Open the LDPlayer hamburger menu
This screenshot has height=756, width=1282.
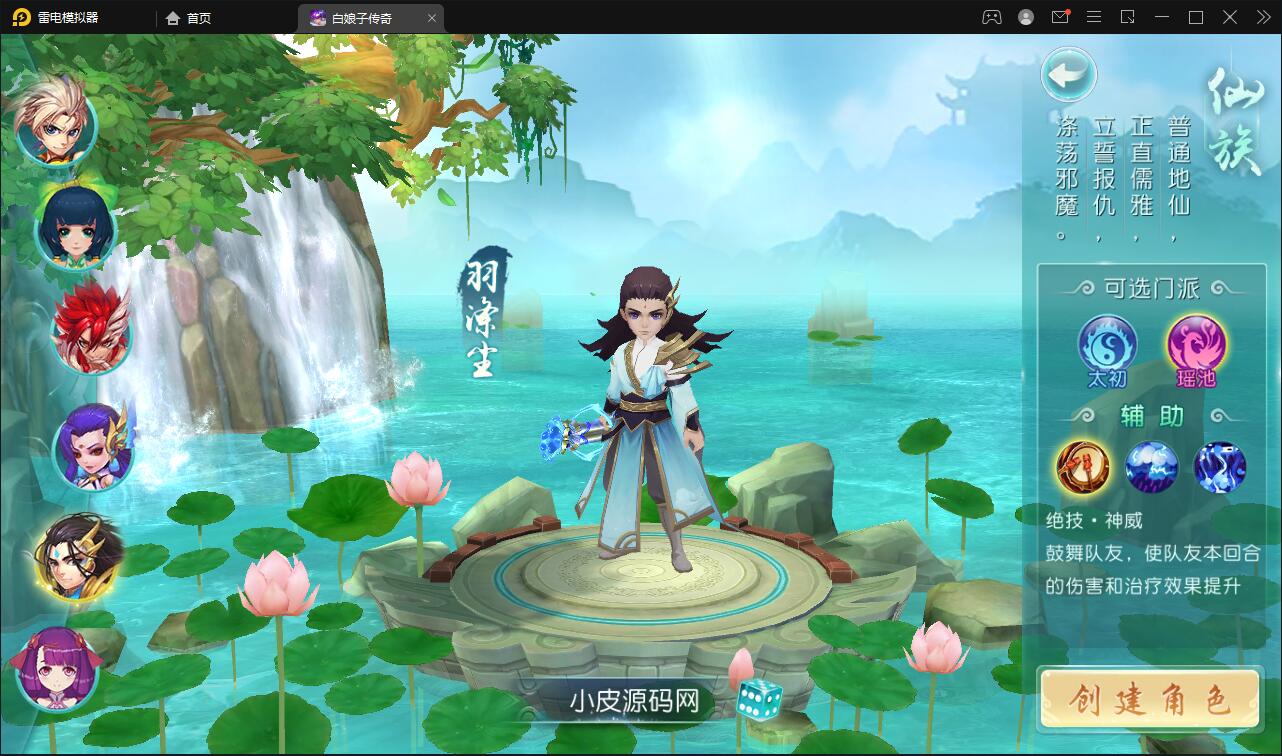point(1094,17)
